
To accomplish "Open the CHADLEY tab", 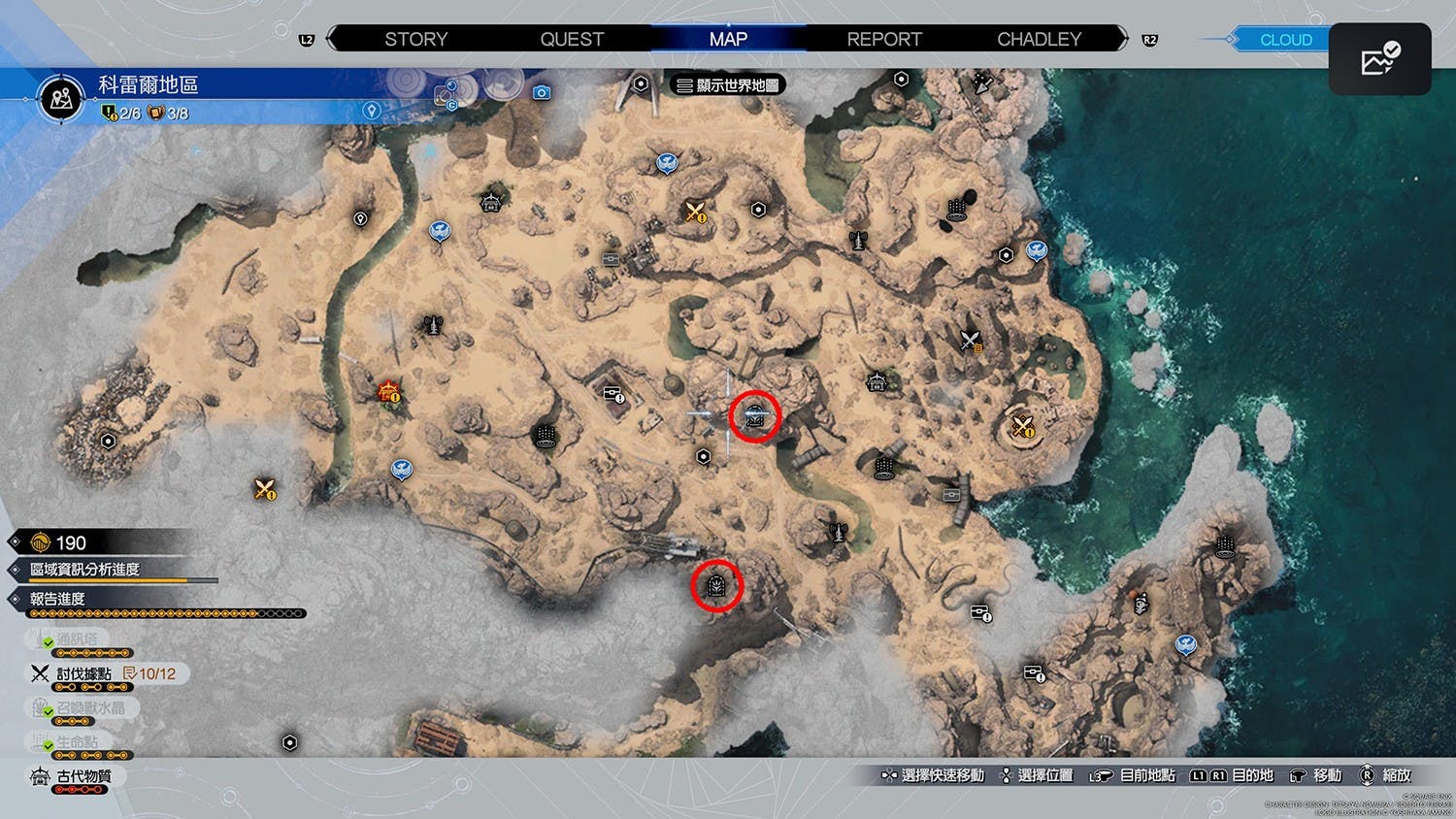I will (x=1039, y=40).
